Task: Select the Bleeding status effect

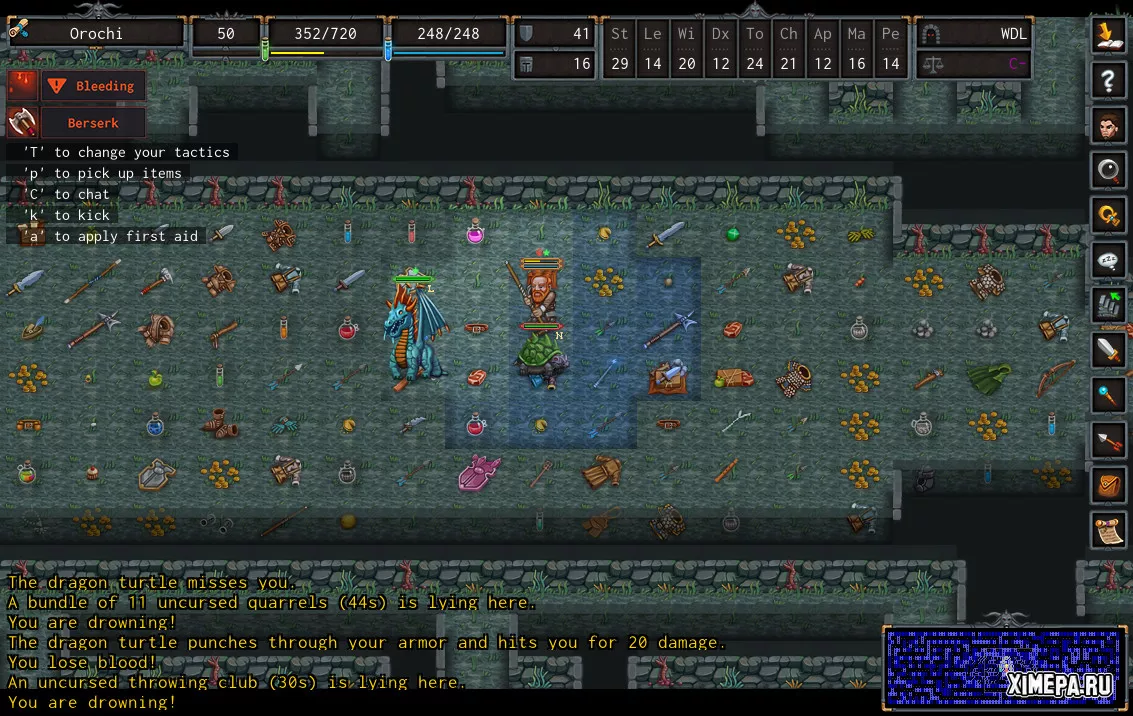Action: point(93,86)
